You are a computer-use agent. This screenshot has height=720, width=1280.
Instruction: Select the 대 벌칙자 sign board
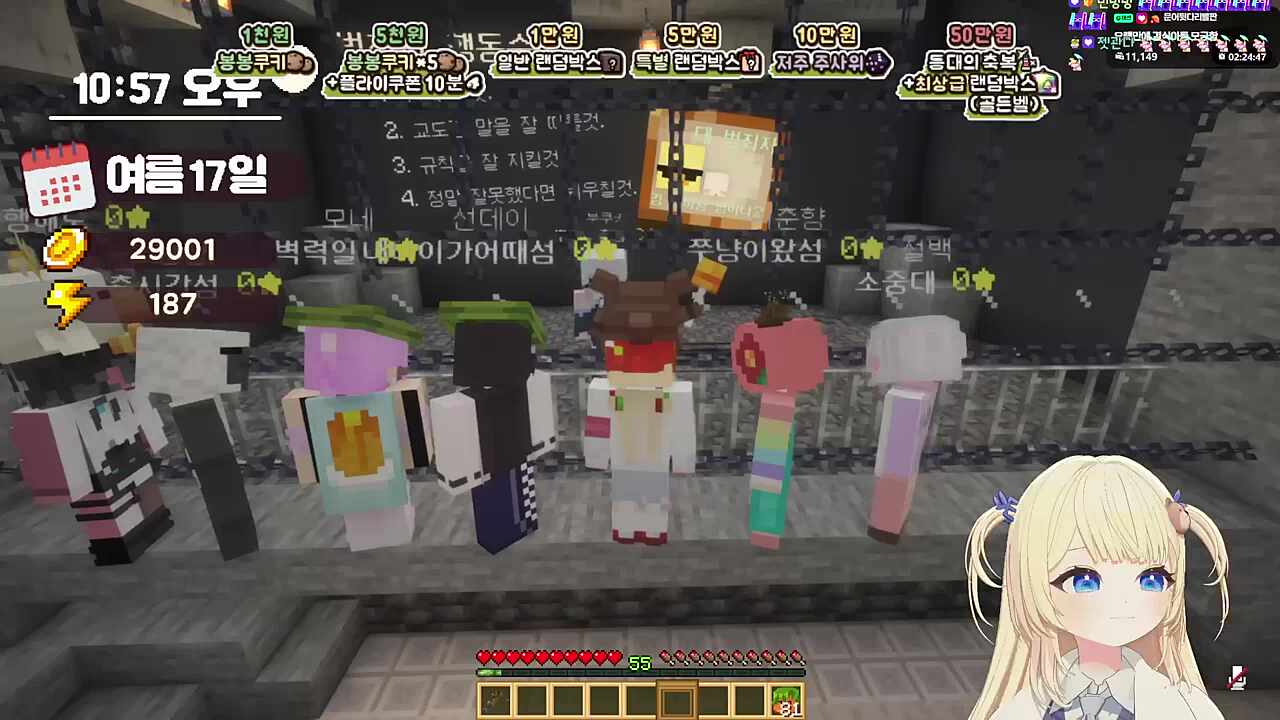(713, 165)
